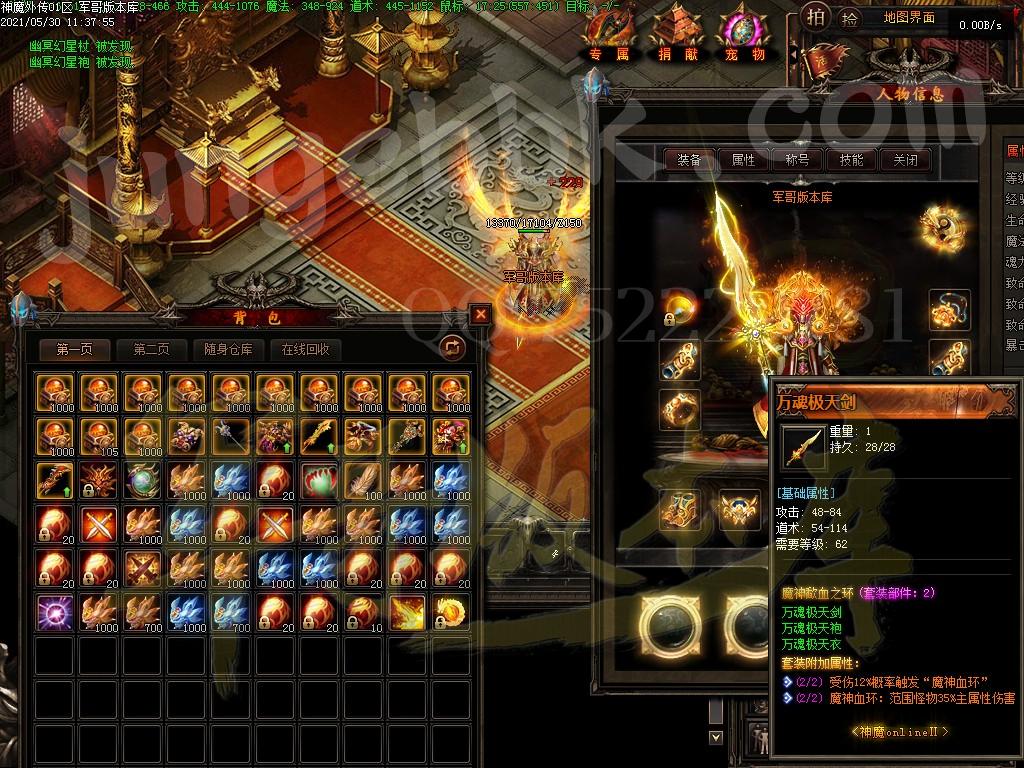Open the 捐献 donation pagoda icon
Viewport: 1024px width, 768px height.
tap(678, 37)
